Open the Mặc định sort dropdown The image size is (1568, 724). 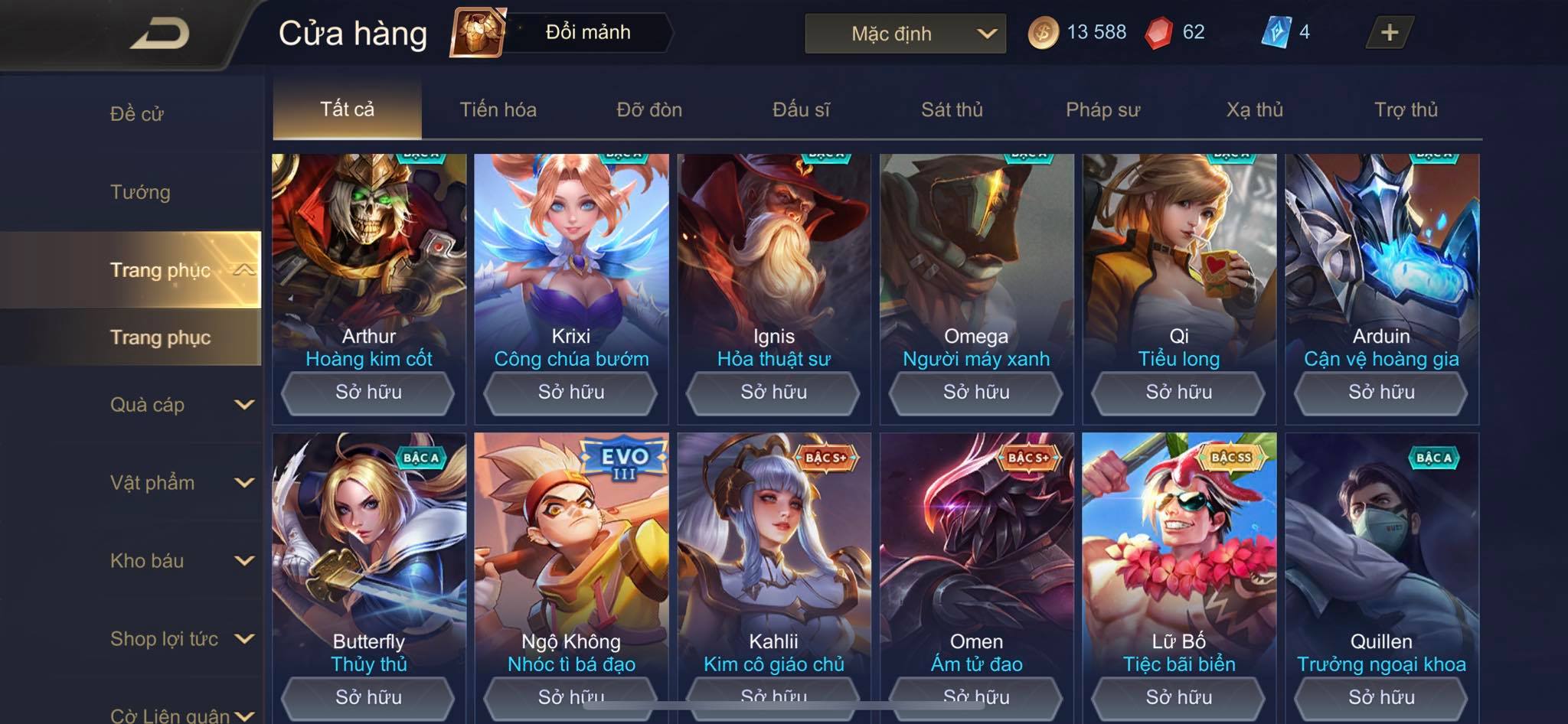[x=905, y=34]
